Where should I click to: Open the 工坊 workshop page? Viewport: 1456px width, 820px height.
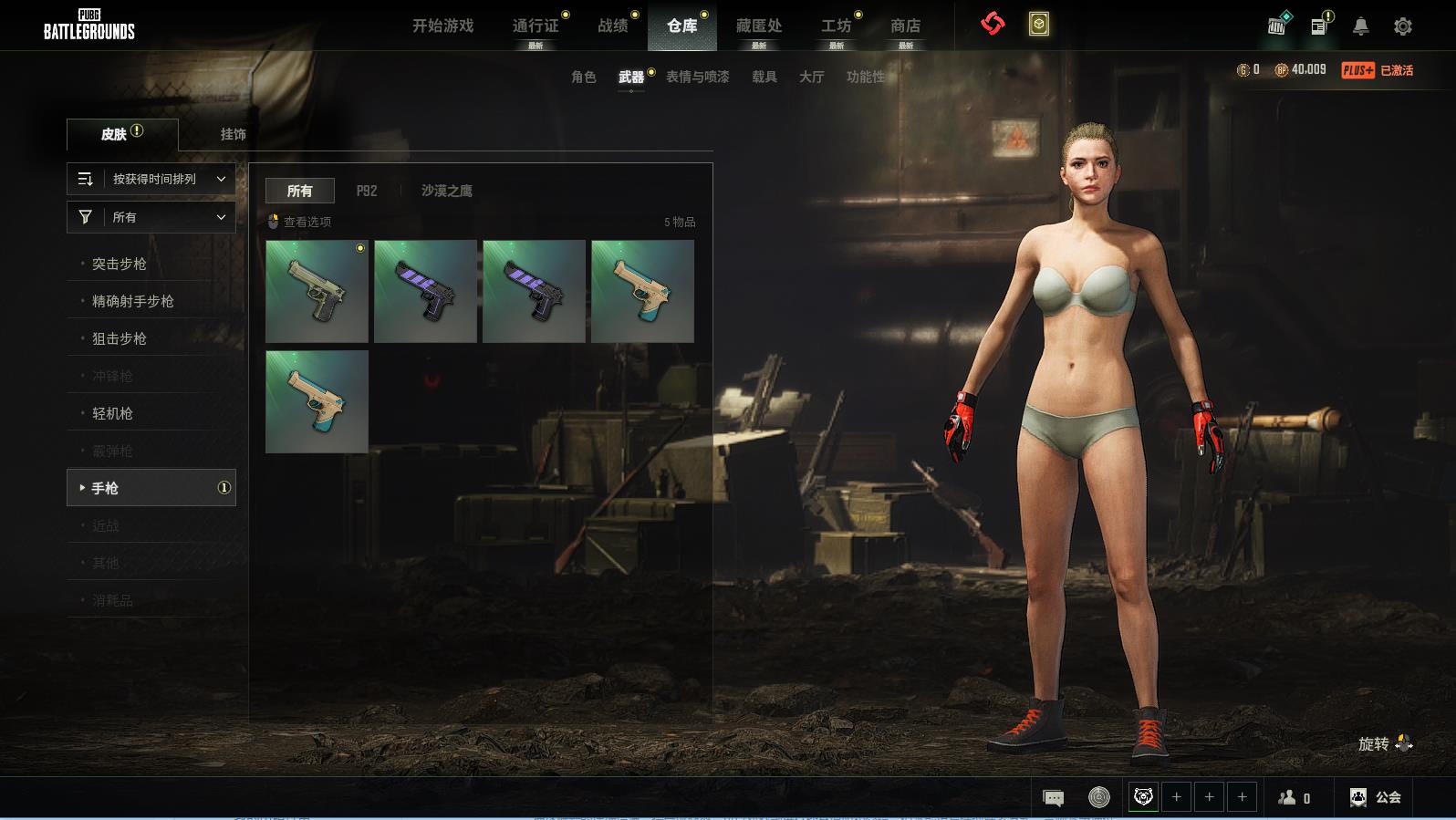836,26
